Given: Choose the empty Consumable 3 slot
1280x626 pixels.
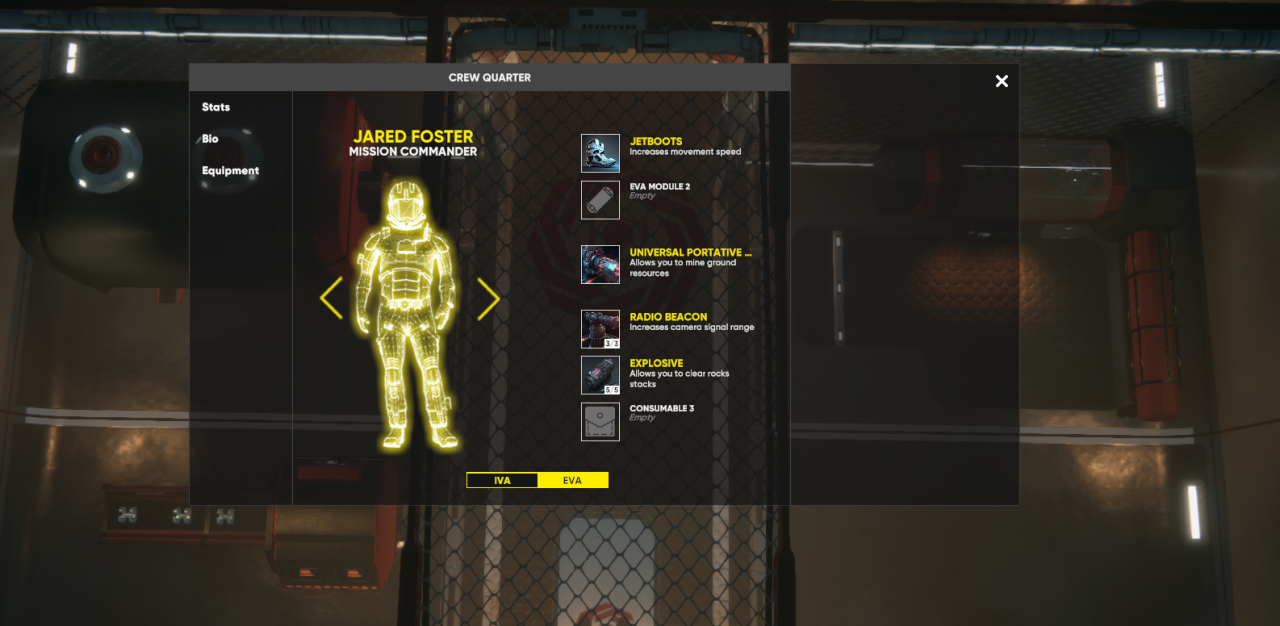Looking at the screenshot, I should click(x=601, y=421).
